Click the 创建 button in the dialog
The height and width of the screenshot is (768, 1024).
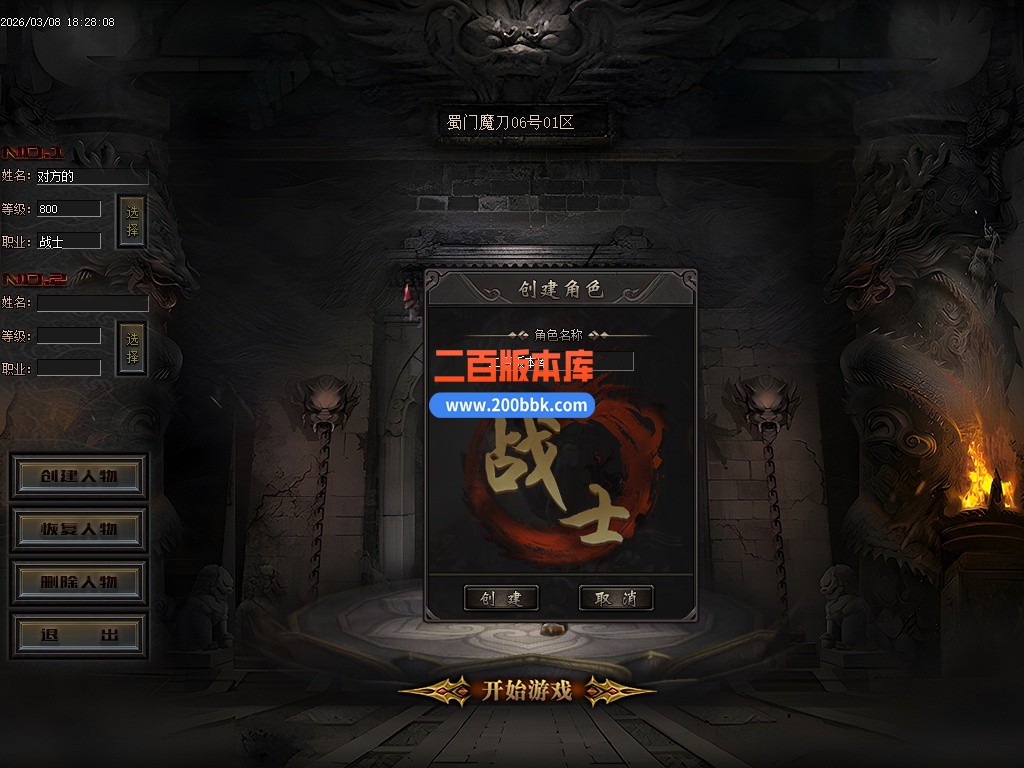coord(501,598)
